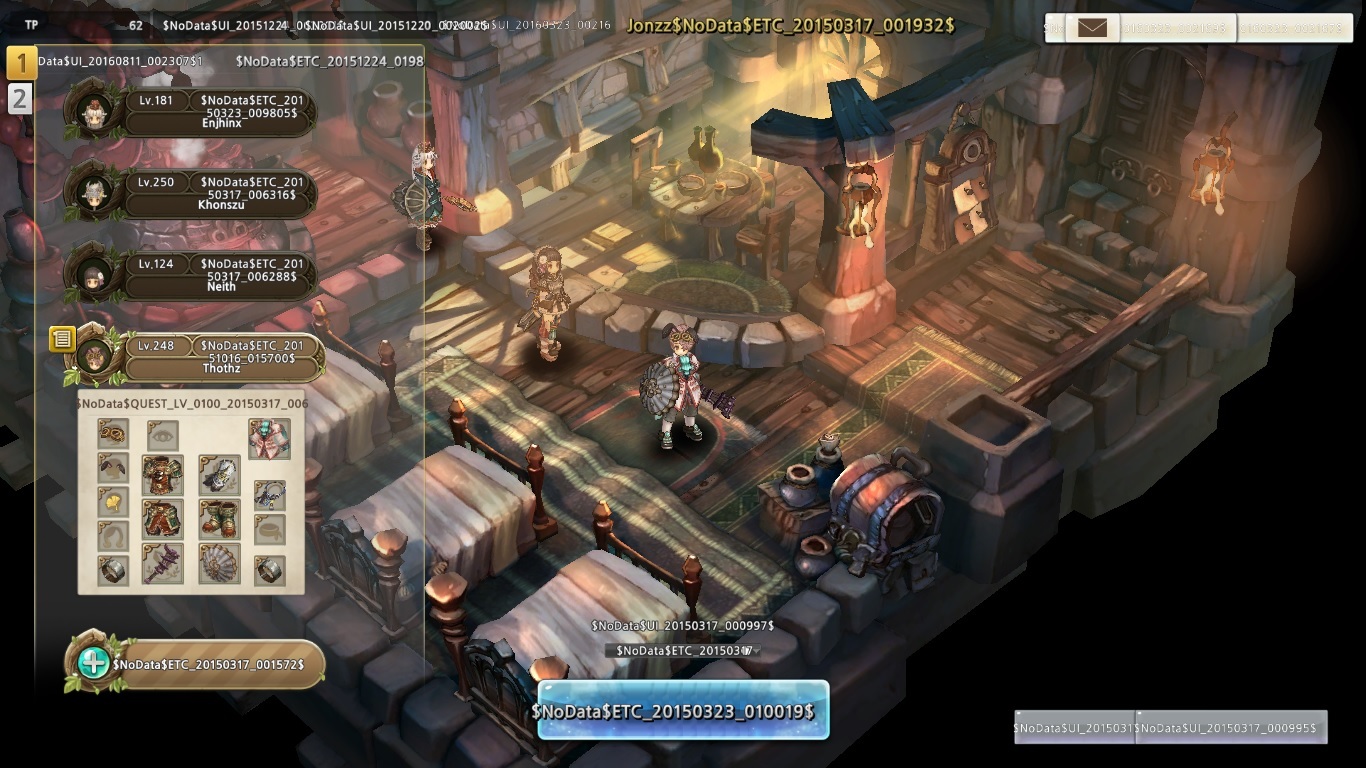Open the yellow list icon beside Thothz
The width and height of the screenshot is (1366, 768).
62,339
